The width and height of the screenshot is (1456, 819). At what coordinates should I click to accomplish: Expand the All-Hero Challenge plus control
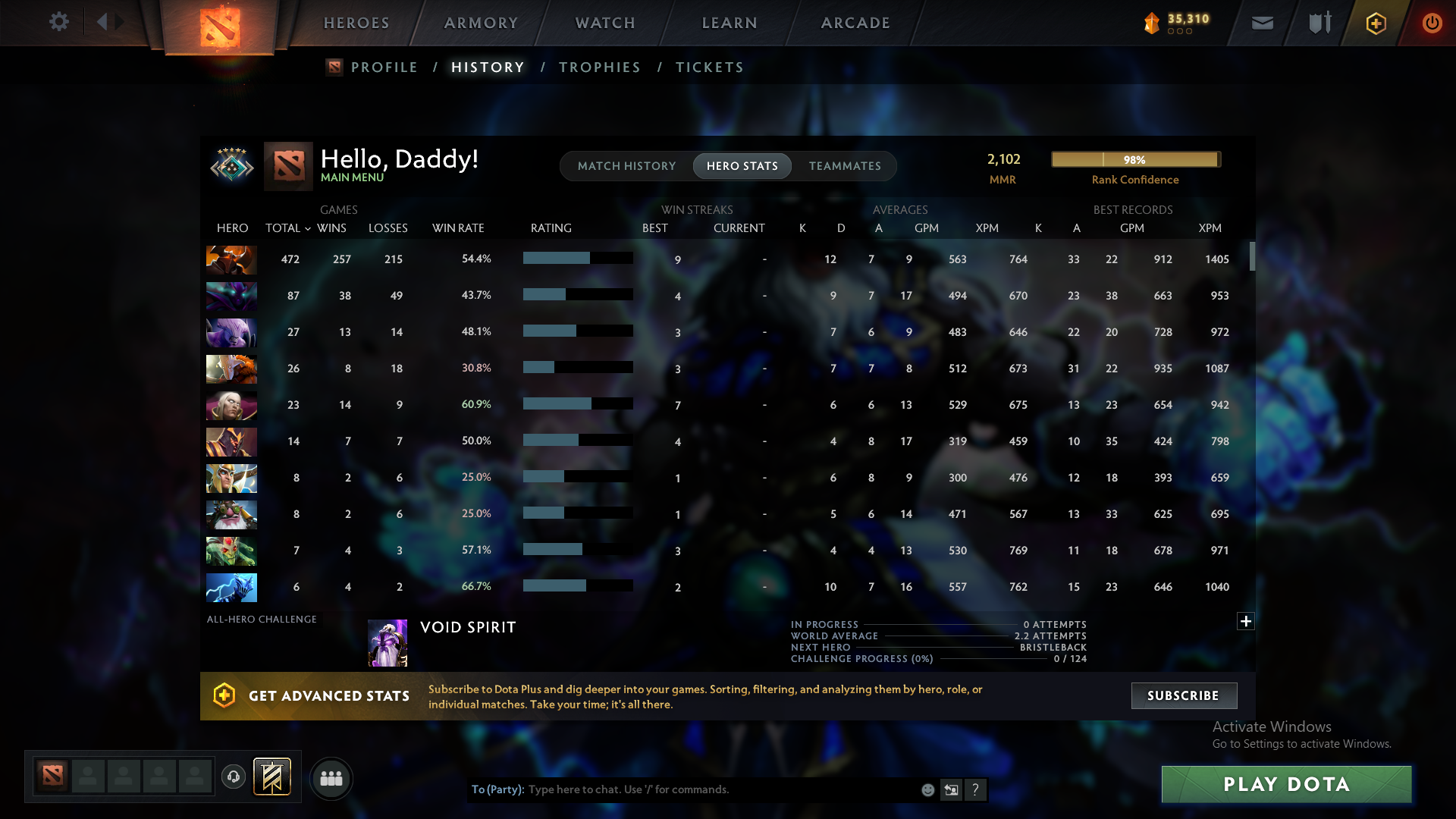tap(1245, 621)
